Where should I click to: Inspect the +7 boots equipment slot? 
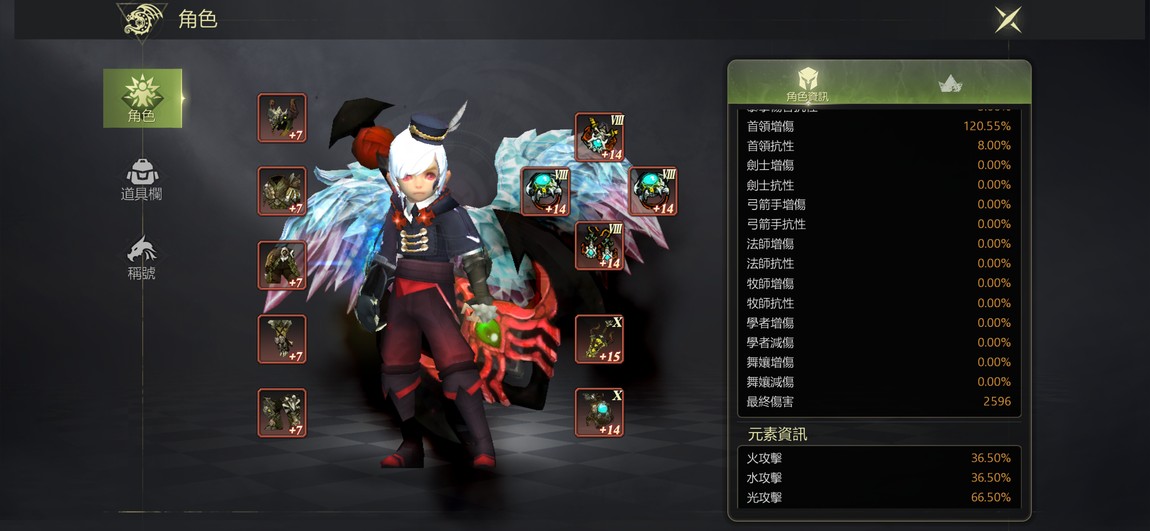tap(282, 413)
